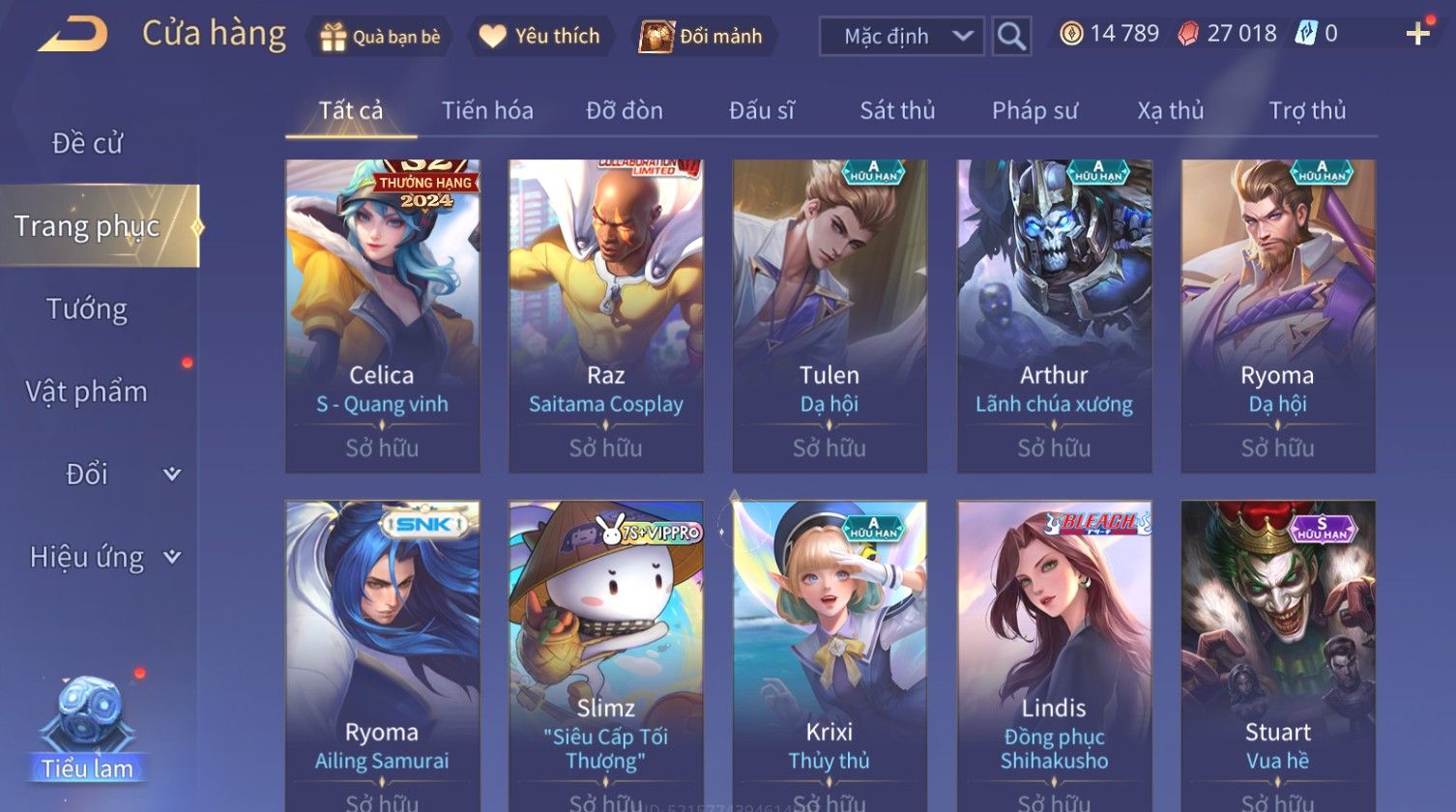Image resolution: width=1456 pixels, height=812 pixels.
Task: Open the Đề cử shop section
Action: (x=87, y=143)
